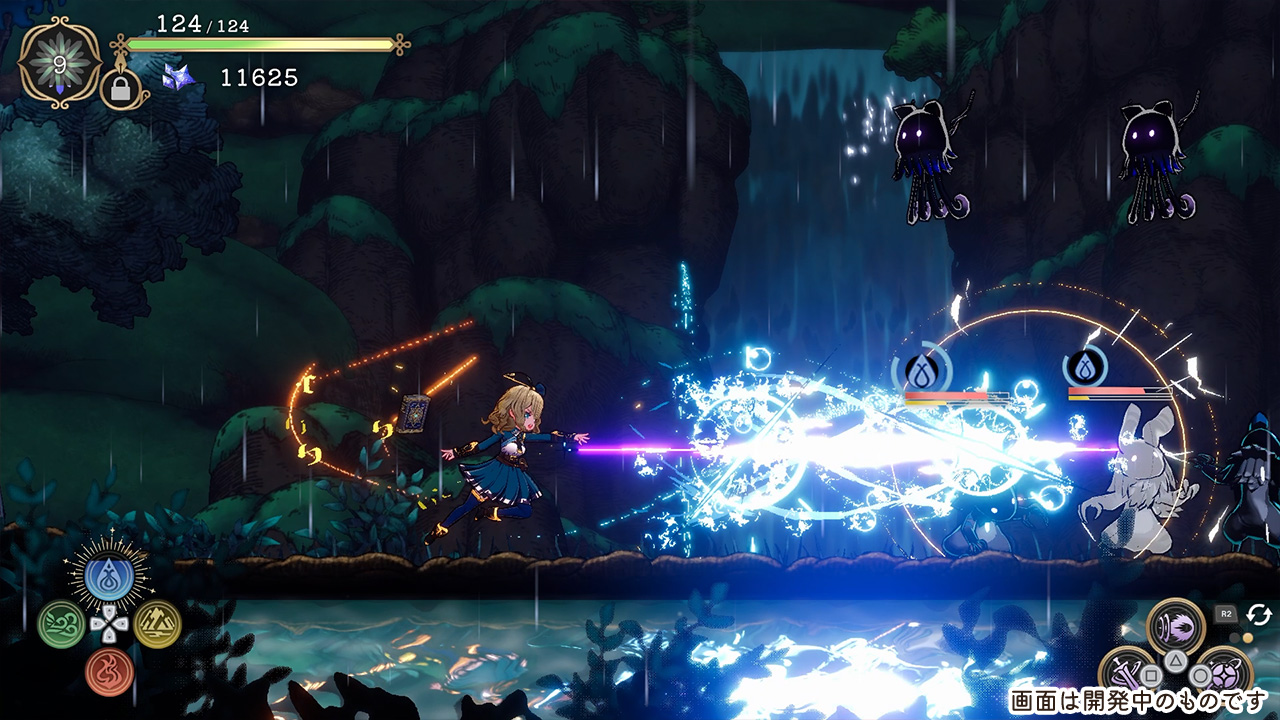This screenshot has width=1280, height=720.
Task: Click the skill set swap arrows
Action: click(x=1259, y=614)
